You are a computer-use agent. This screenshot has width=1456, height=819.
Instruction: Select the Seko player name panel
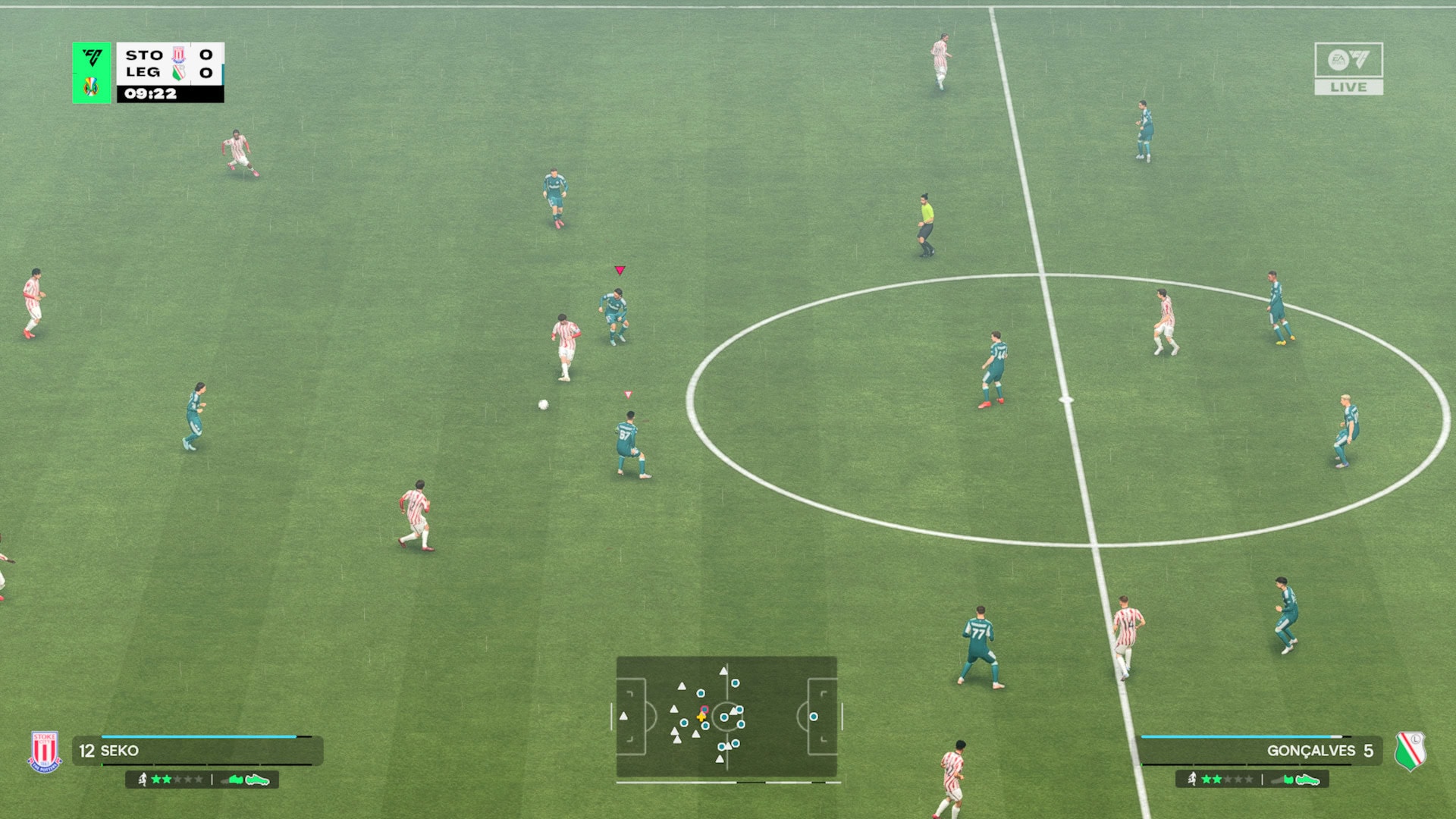pyautogui.click(x=197, y=751)
